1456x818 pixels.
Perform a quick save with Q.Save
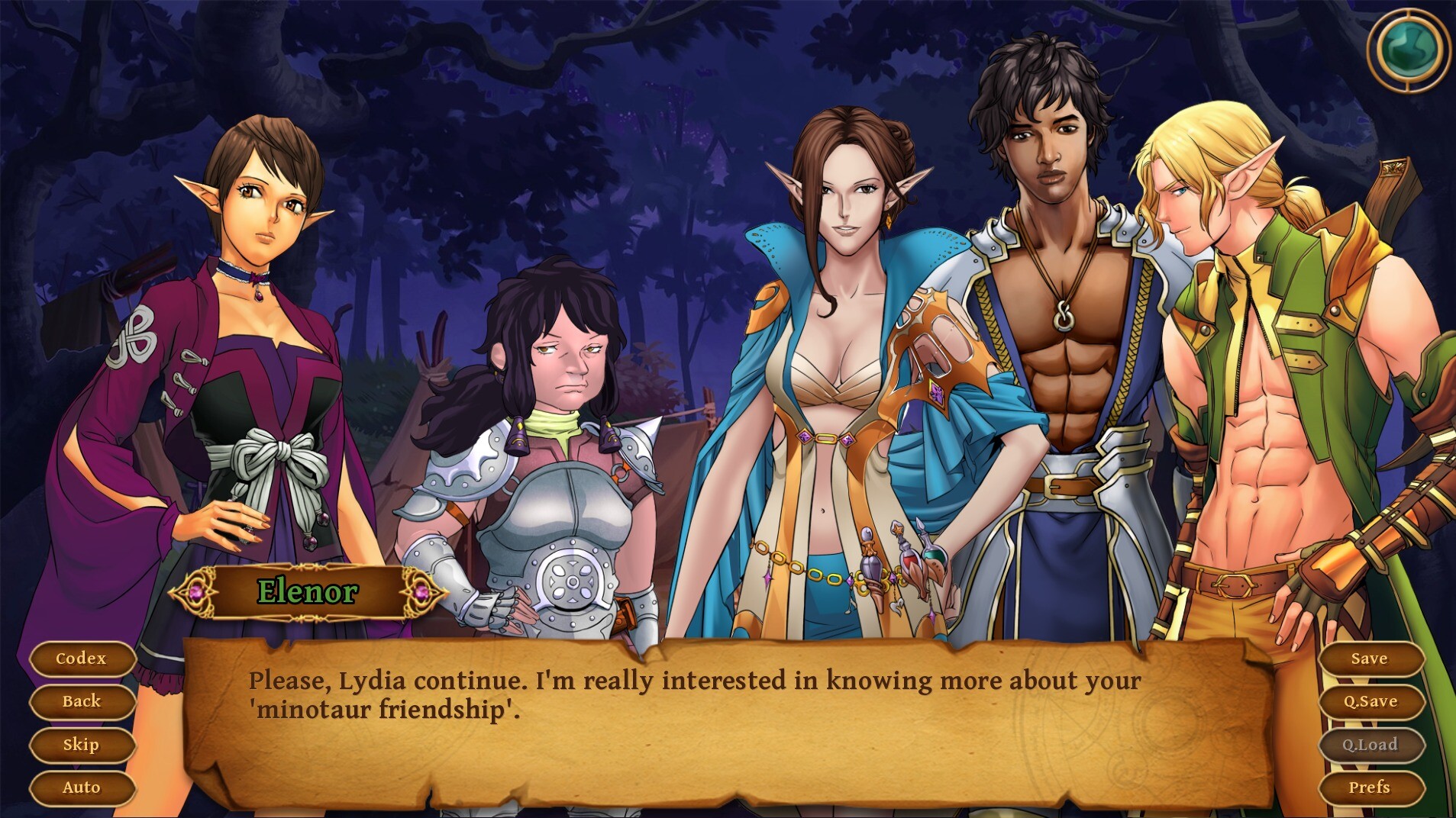coord(1370,701)
